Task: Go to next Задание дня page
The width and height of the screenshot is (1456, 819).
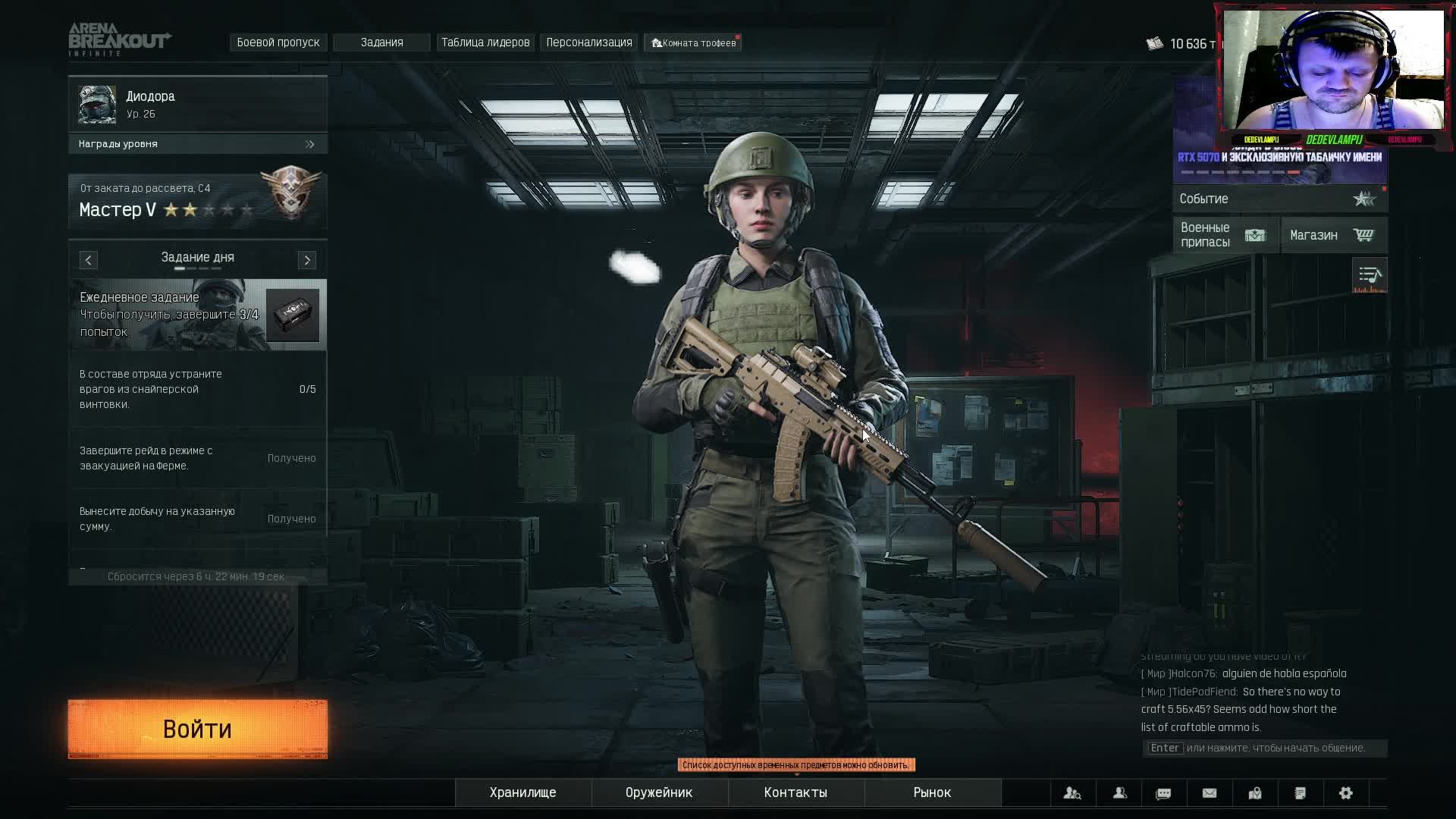Action: (307, 260)
